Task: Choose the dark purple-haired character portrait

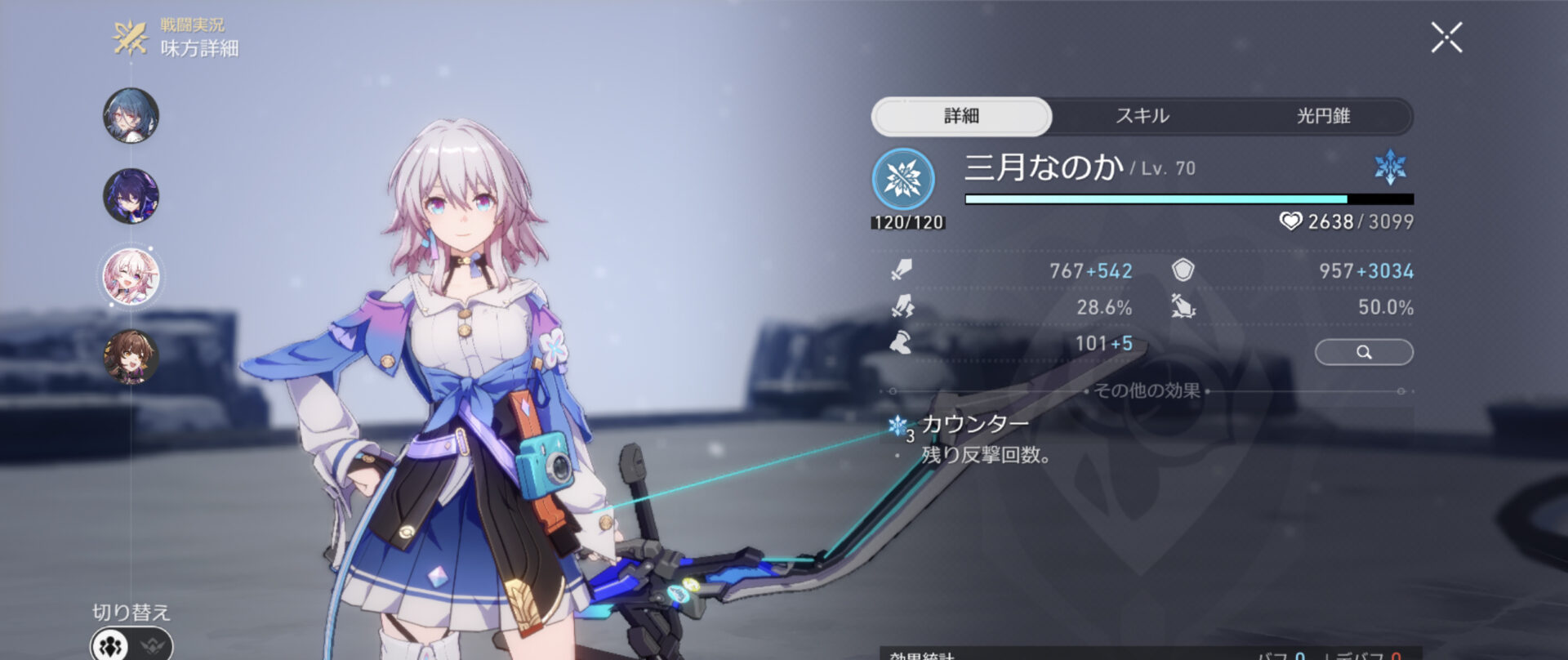Action: coord(131,196)
